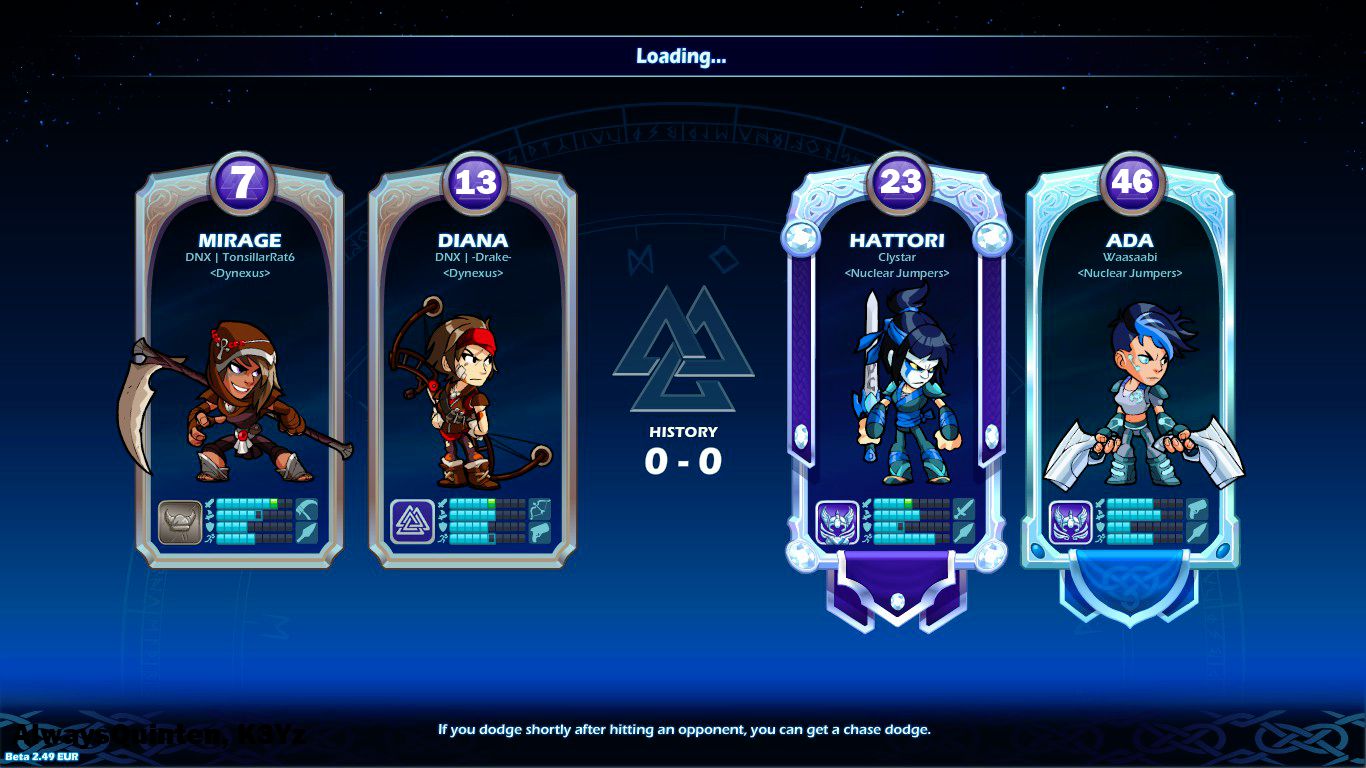This screenshot has width=1366, height=768.
Task: Select the level 7 badge above MIRAGE
Action: [241, 181]
